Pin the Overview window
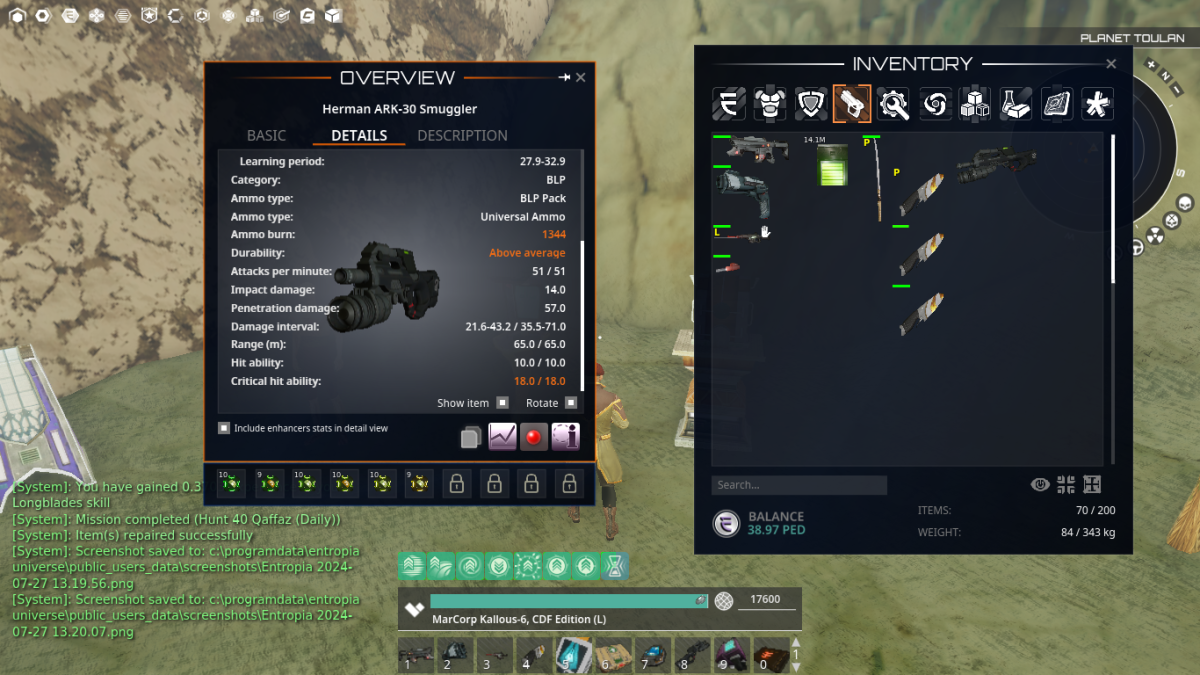 coord(564,77)
